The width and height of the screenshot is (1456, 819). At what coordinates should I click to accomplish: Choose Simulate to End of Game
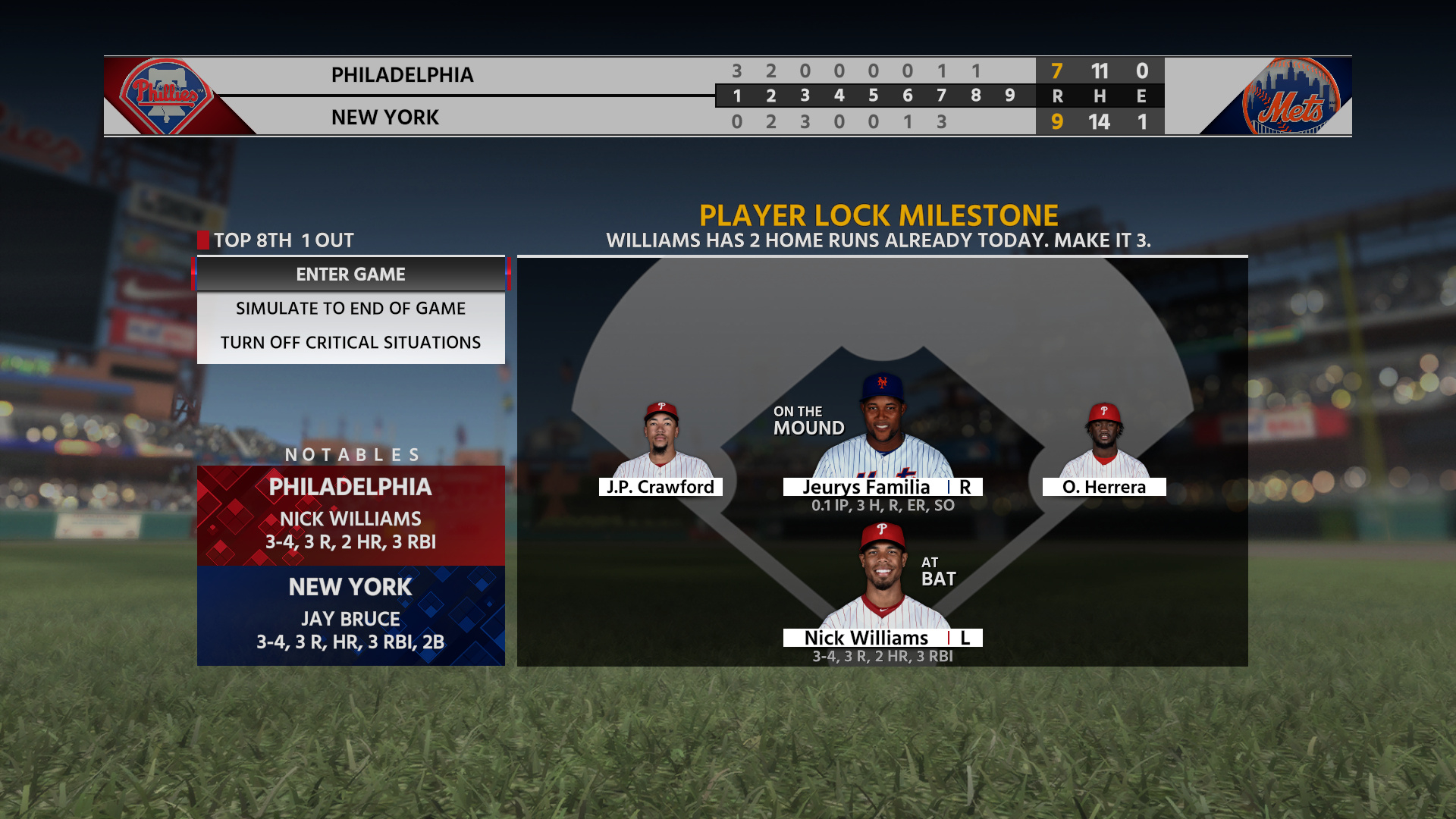[350, 309]
